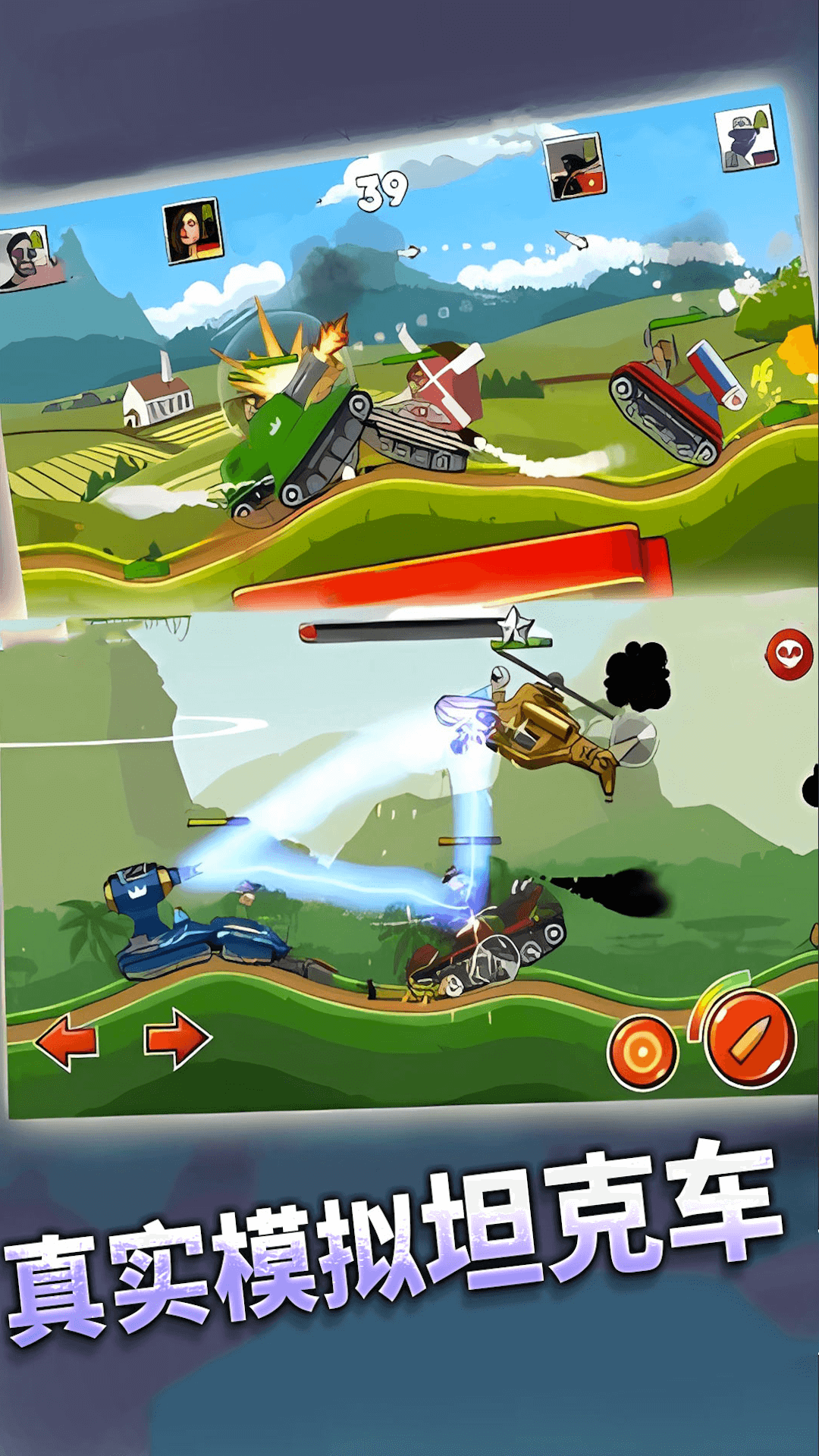Select the masked soldier player portrait
The height and width of the screenshot is (1456, 819).
coord(747,137)
